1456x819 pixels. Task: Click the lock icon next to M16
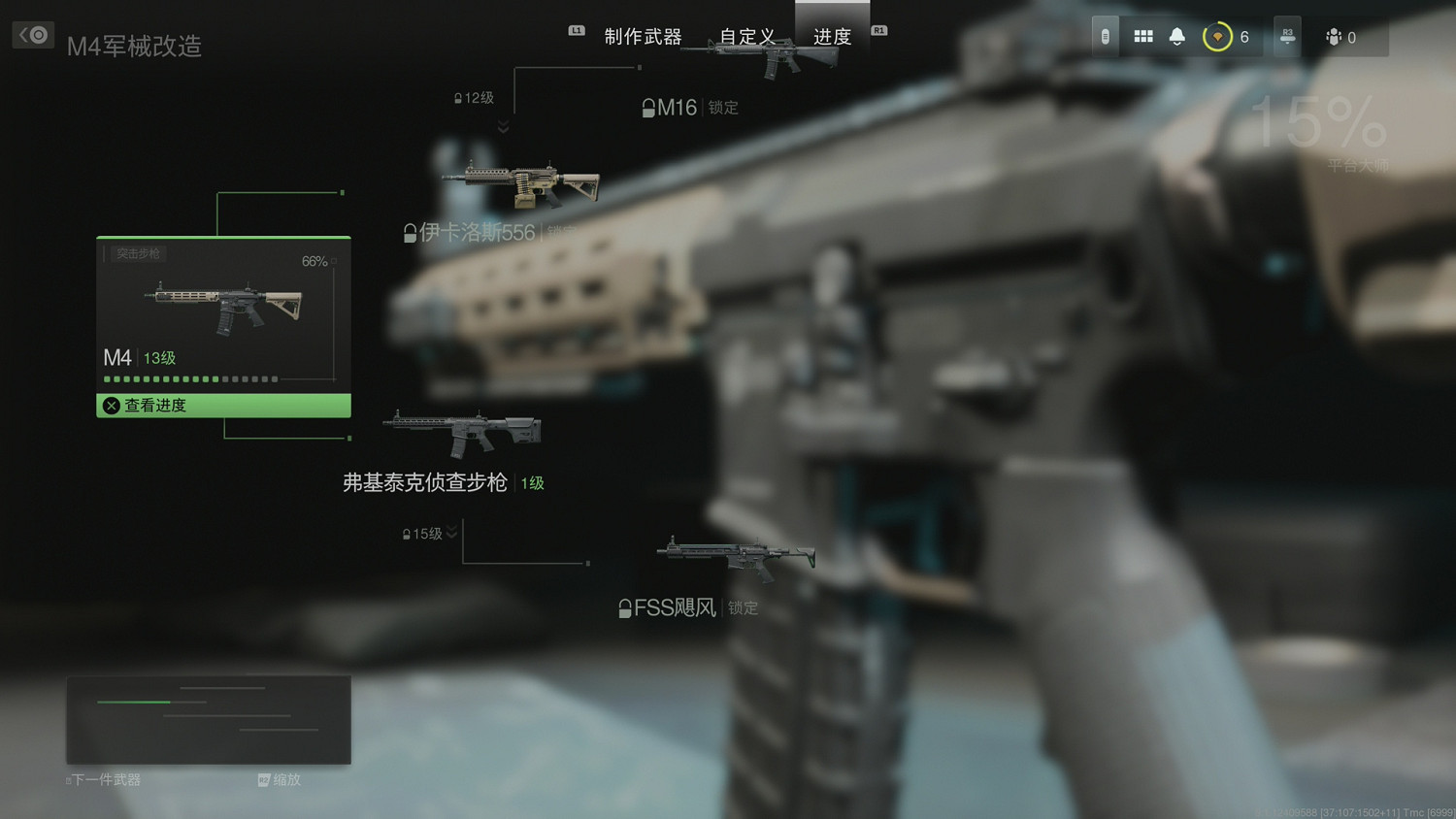(x=648, y=107)
